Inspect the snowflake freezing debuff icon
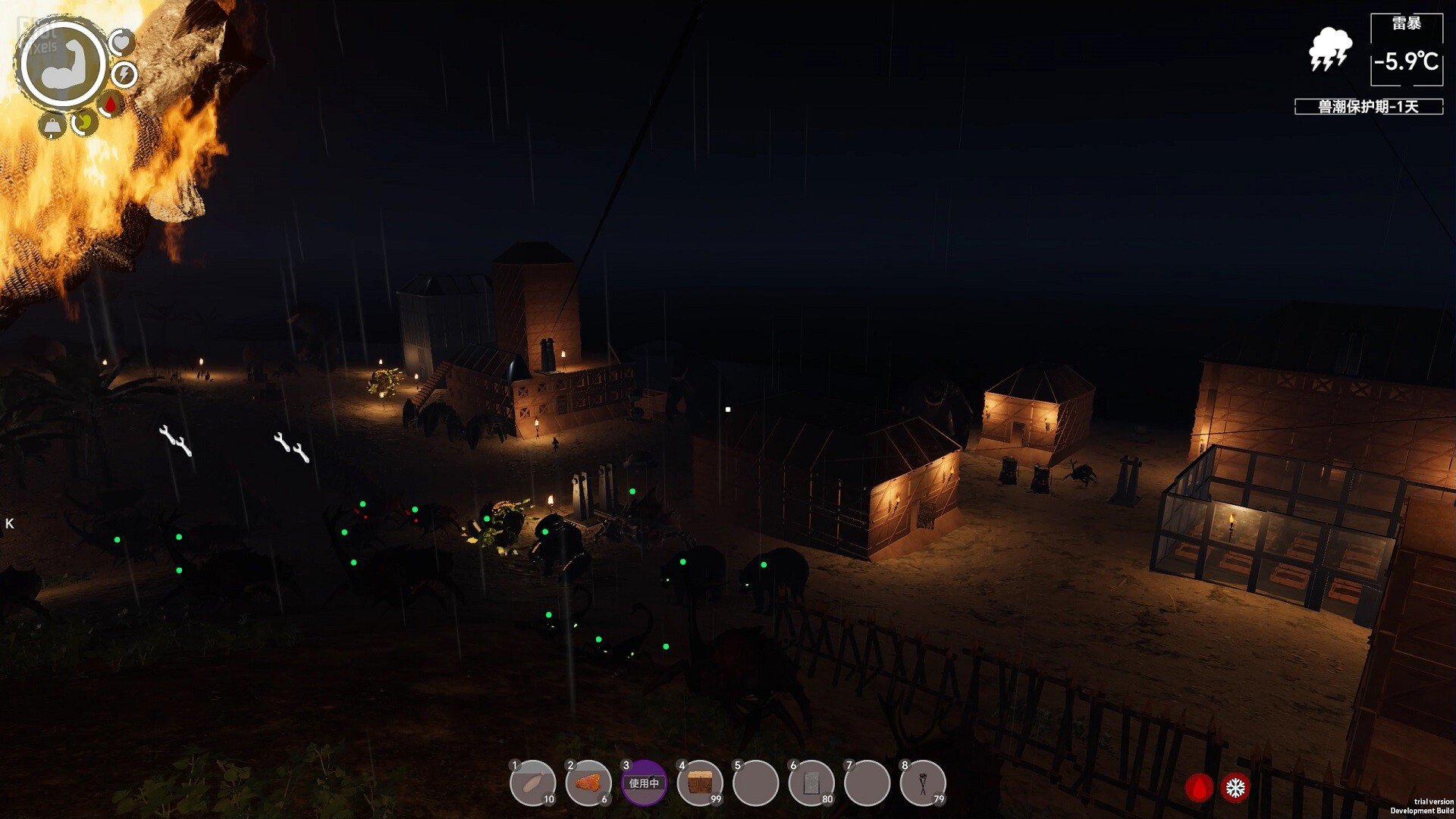Viewport: 1456px width, 819px height. [x=1235, y=788]
